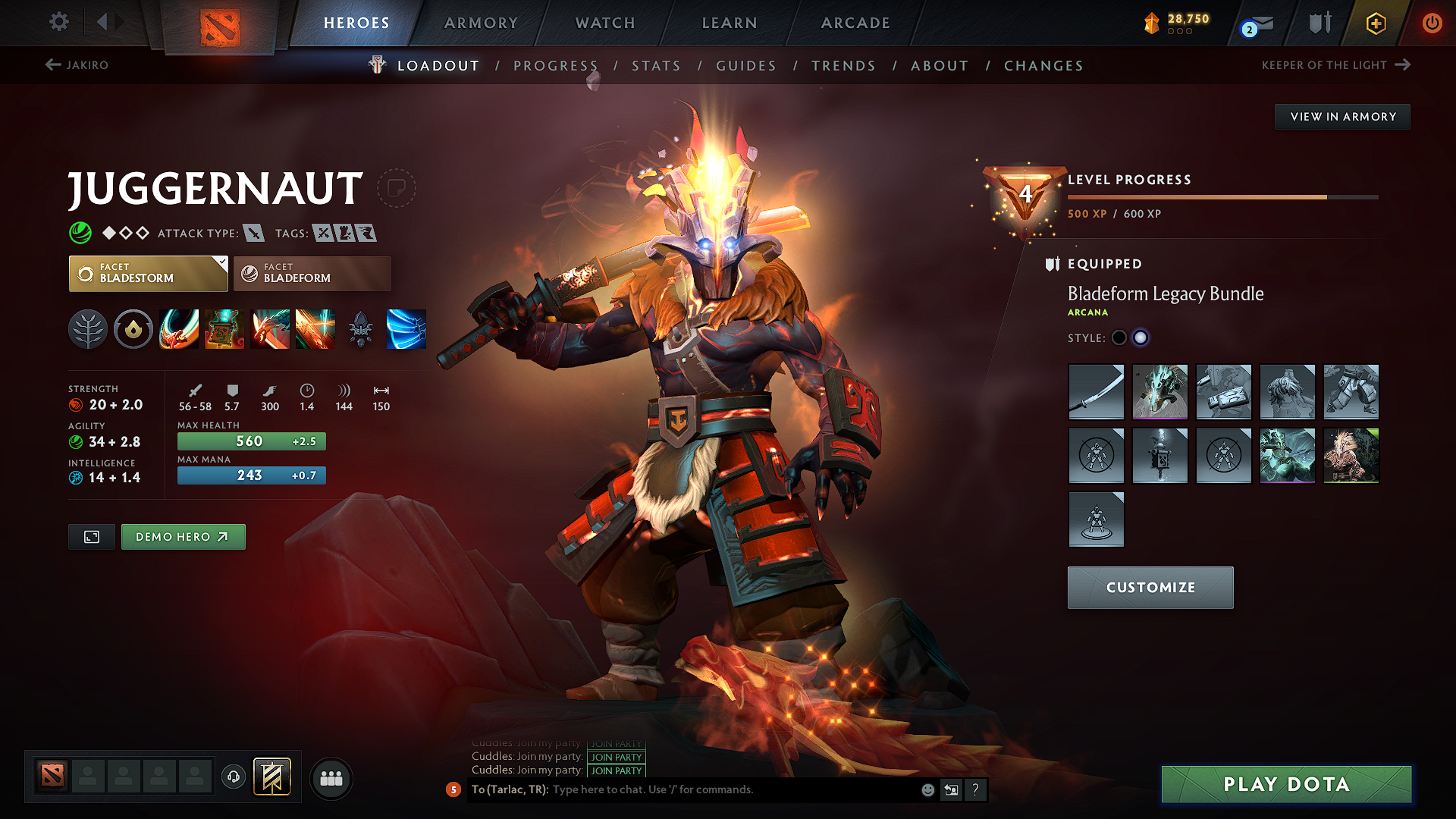Open the Healing Ward ability icon
This screenshot has width=1456, height=819.
(224, 328)
